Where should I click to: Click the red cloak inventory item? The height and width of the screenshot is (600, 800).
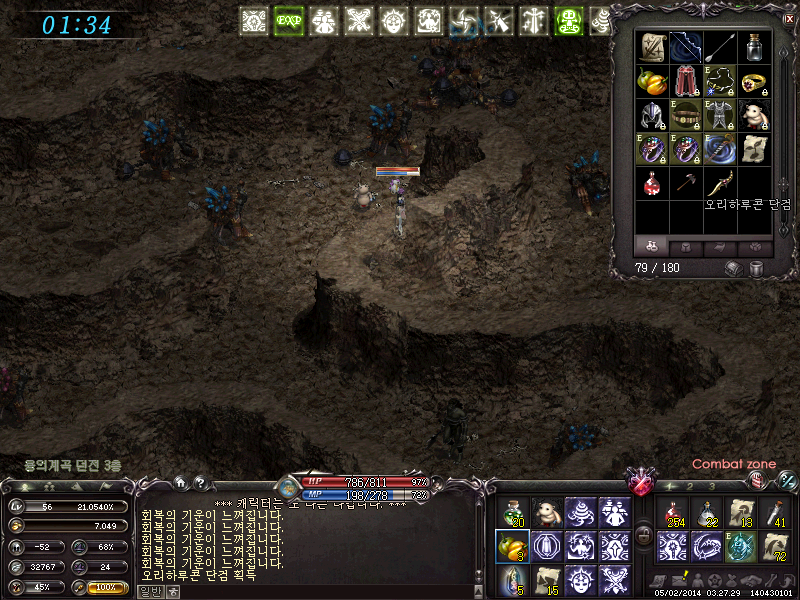685,82
